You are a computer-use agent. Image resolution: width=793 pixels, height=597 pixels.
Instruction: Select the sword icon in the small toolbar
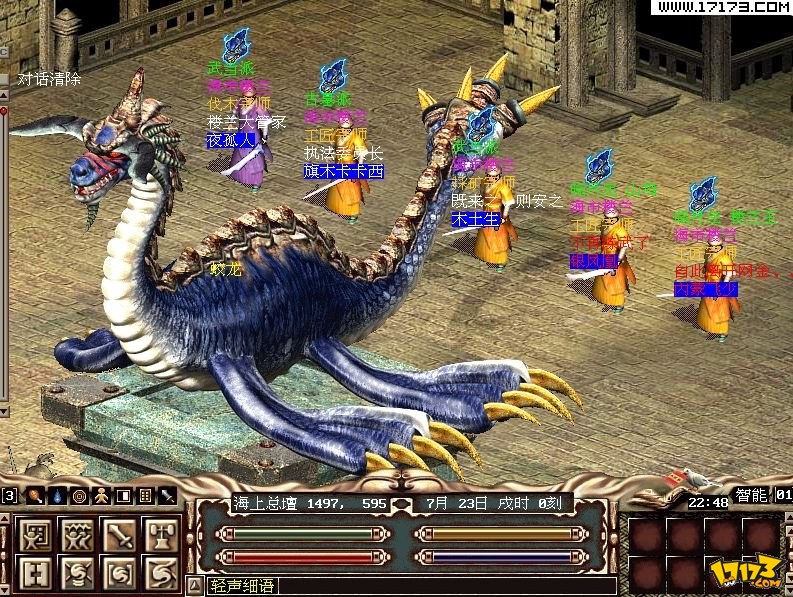[x=167, y=495]
